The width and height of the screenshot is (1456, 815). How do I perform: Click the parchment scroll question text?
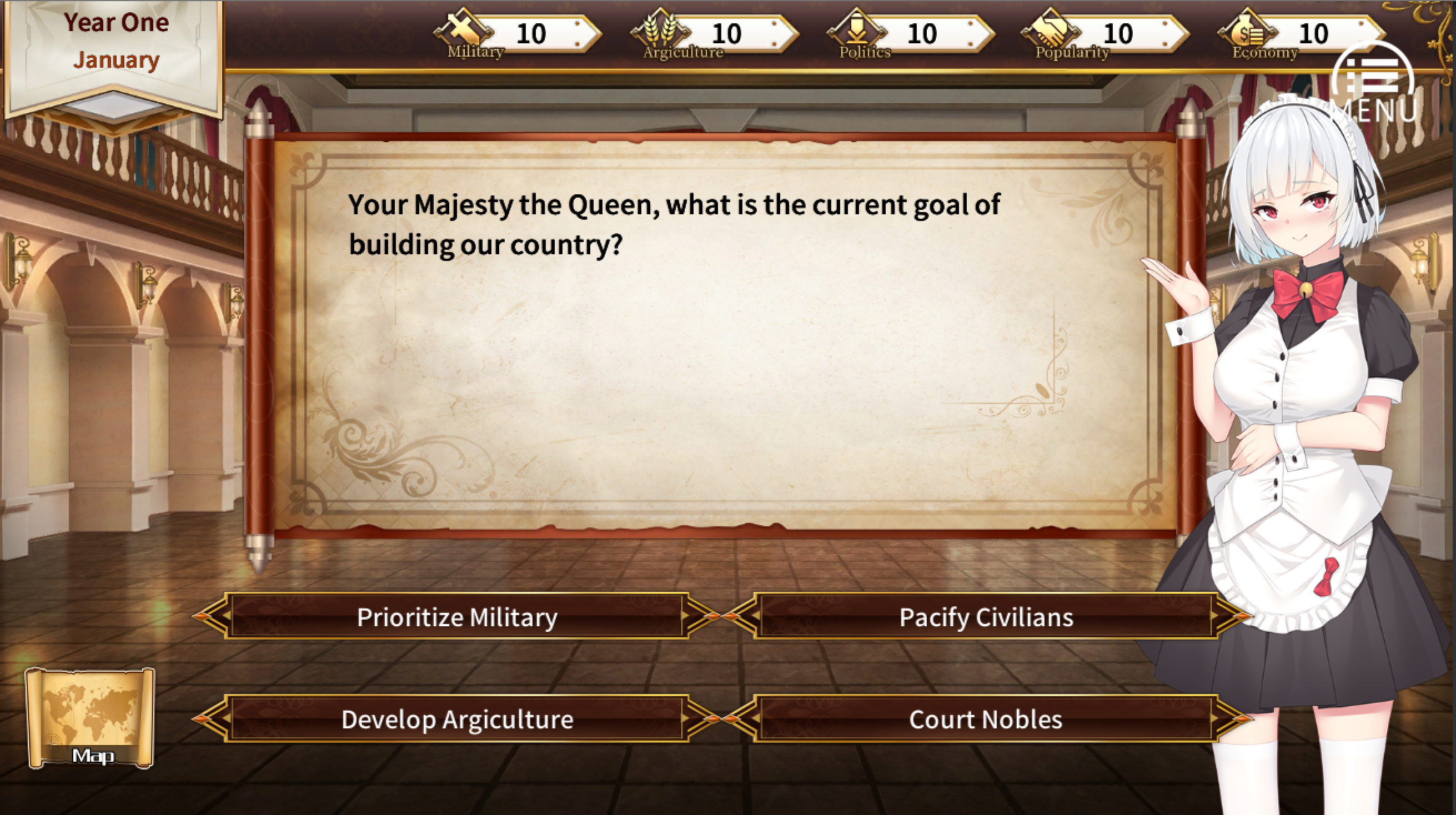click(672, 226)
